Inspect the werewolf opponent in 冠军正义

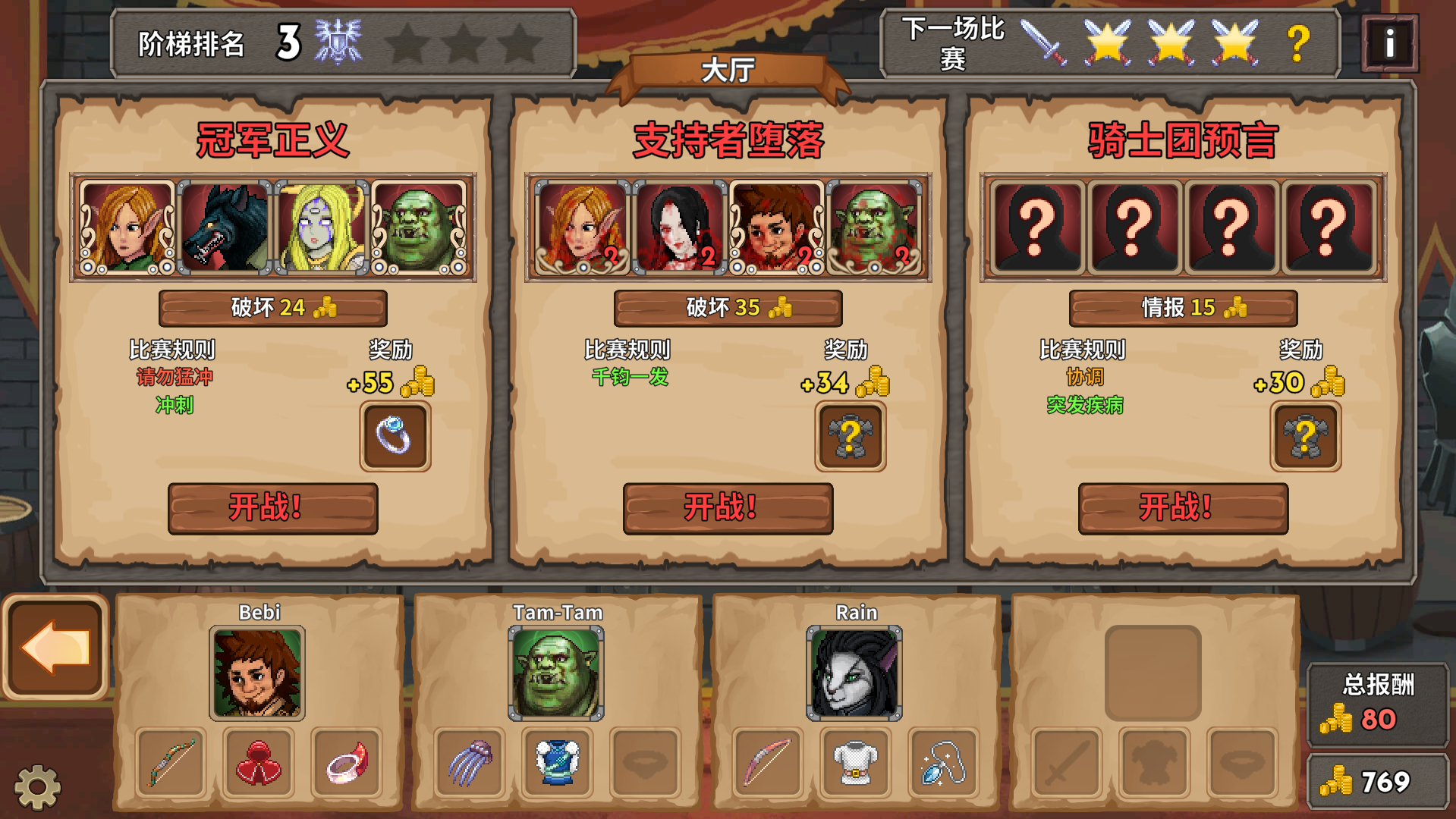click(x=225, y=227)
